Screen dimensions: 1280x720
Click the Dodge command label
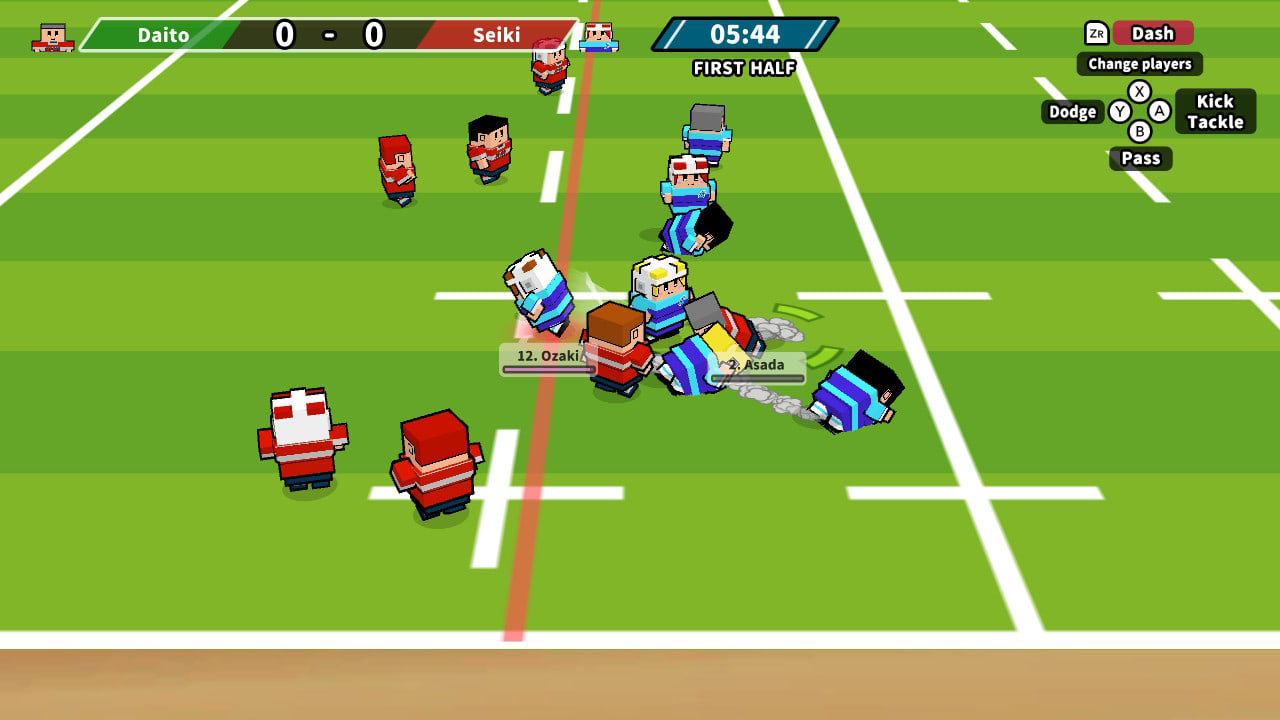click(1072, 112)
